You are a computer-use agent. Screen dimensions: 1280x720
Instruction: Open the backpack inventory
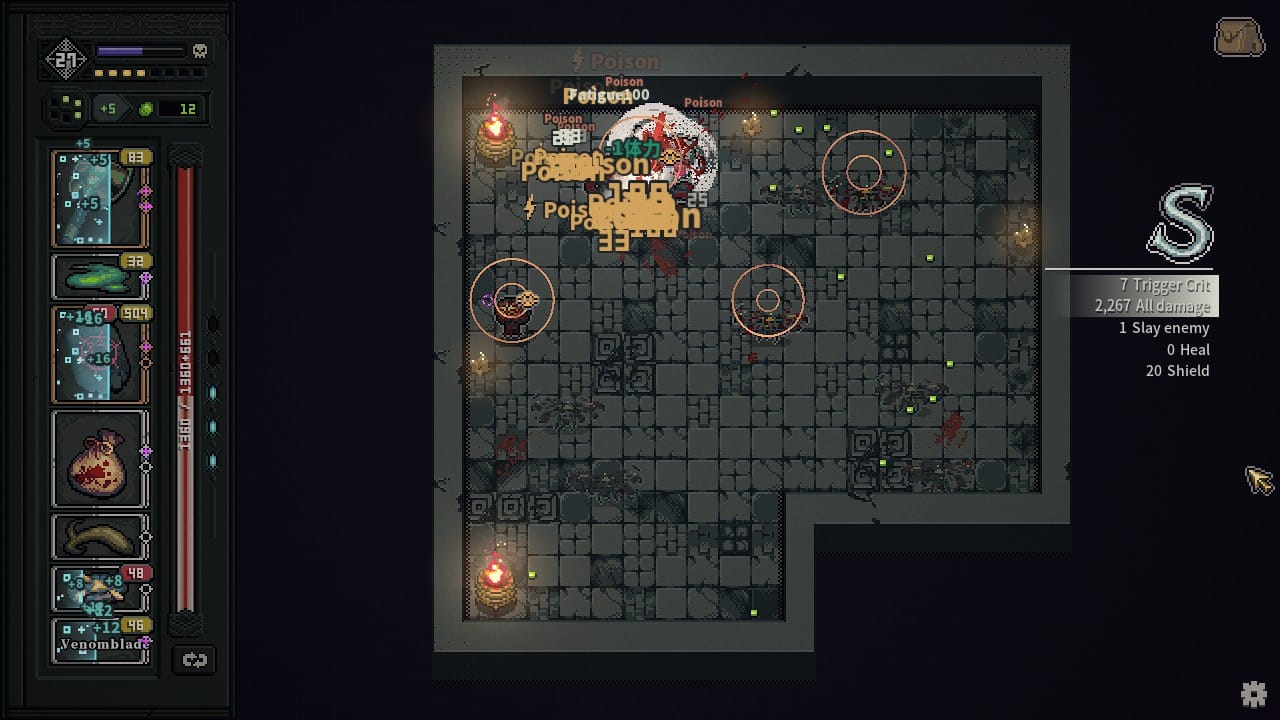(x=1239, y=38)
